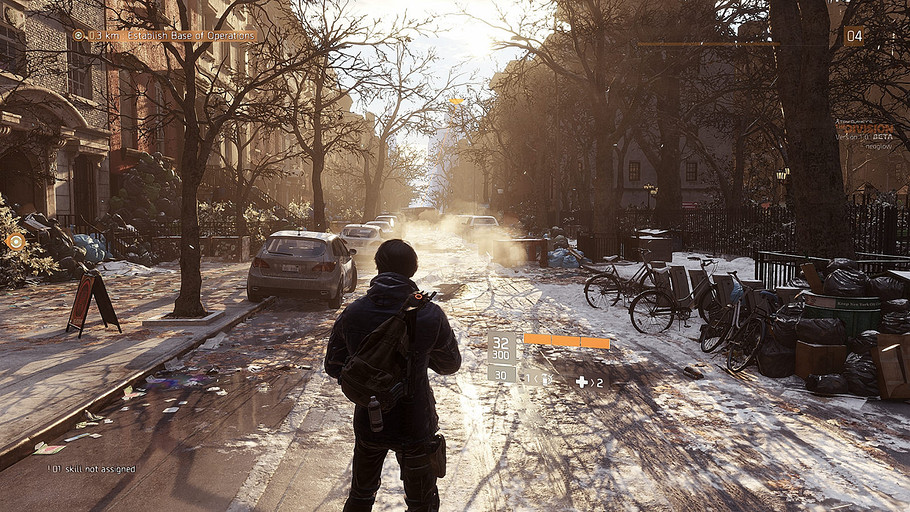Click the unassigned skill slot label
Screen dimensions: 910x512
click(91, 468)
